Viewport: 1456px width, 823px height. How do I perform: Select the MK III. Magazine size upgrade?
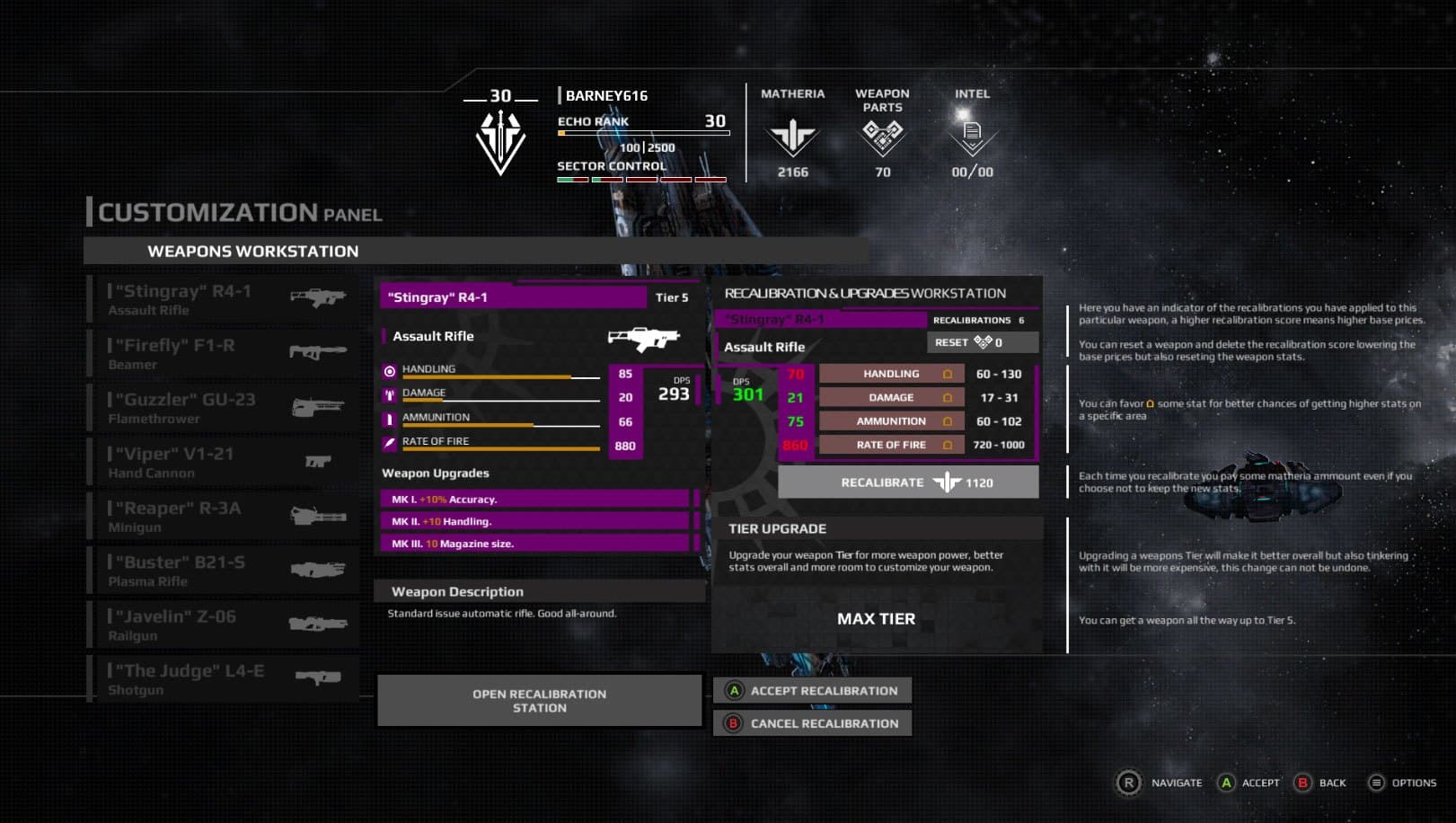[535, 544]
